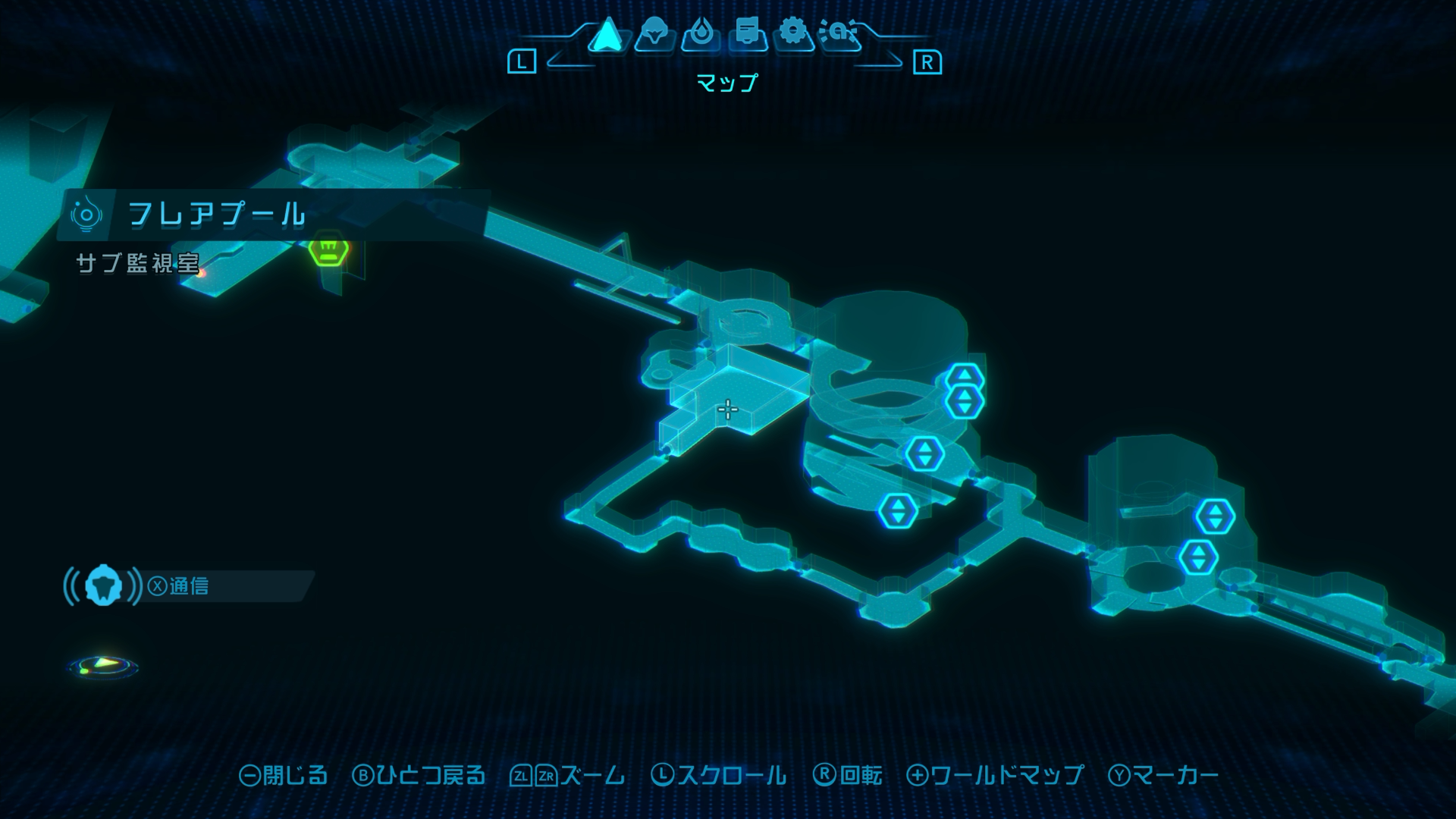Switch to the Samus helmet tab
Viewport: 1456px width, 819px height.
pos(654,33)
